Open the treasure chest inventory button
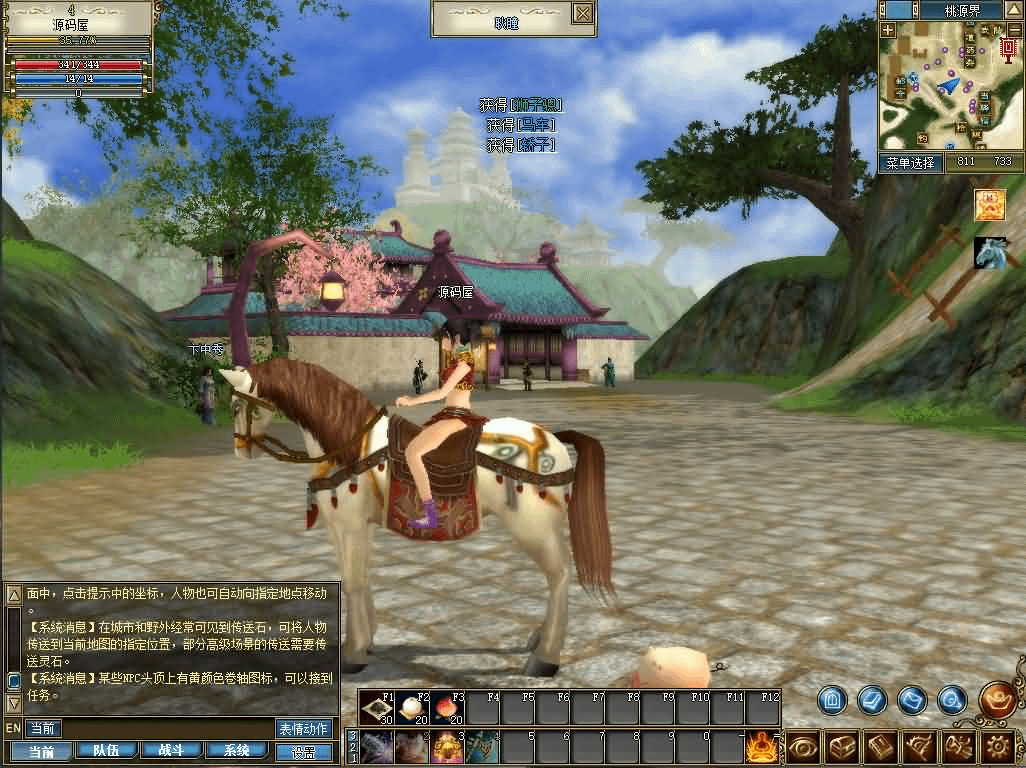The image size is (1026, 768). pos(841,747)
